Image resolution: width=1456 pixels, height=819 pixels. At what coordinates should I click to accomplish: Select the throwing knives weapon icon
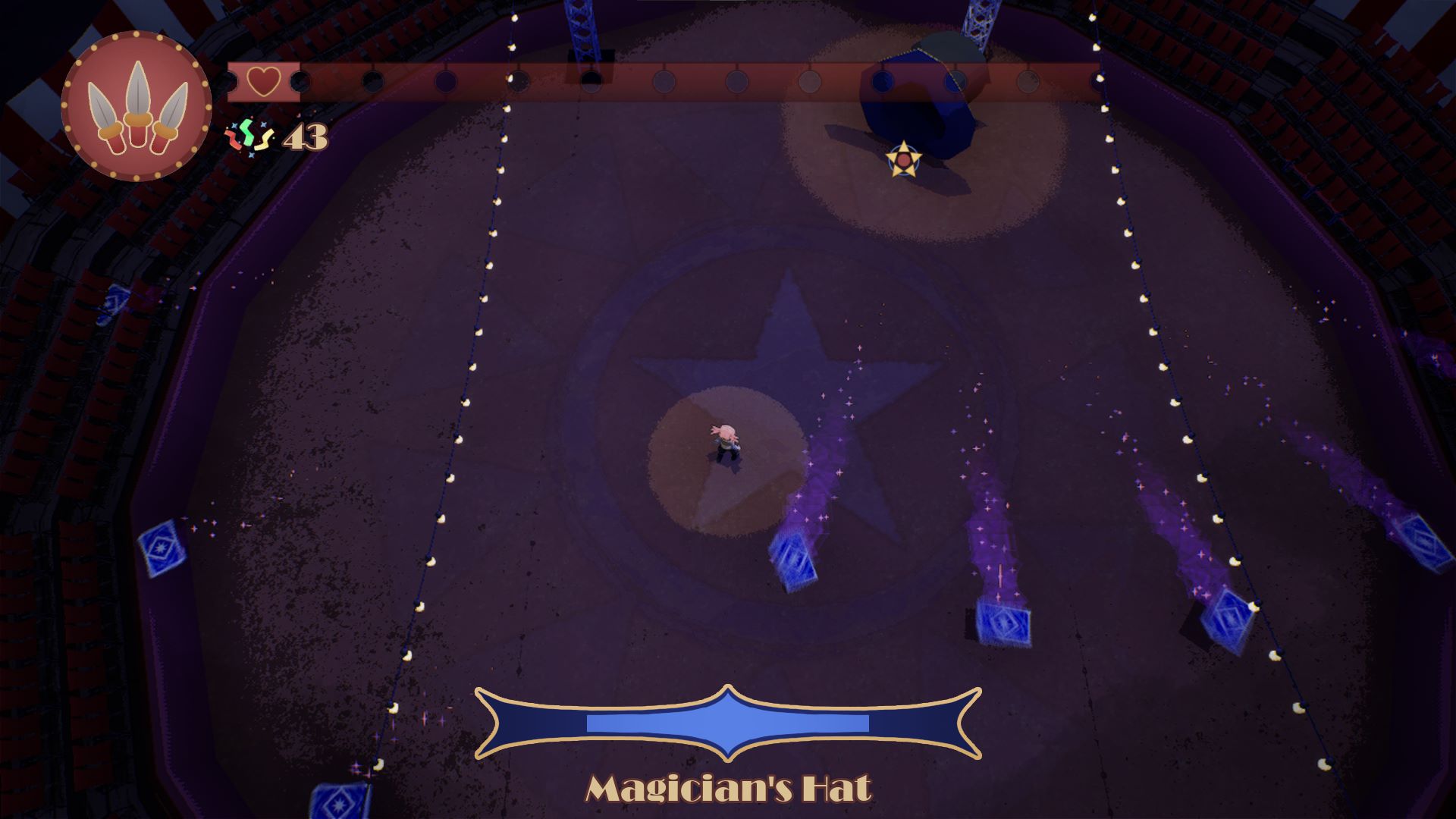(x=136, y=106)
